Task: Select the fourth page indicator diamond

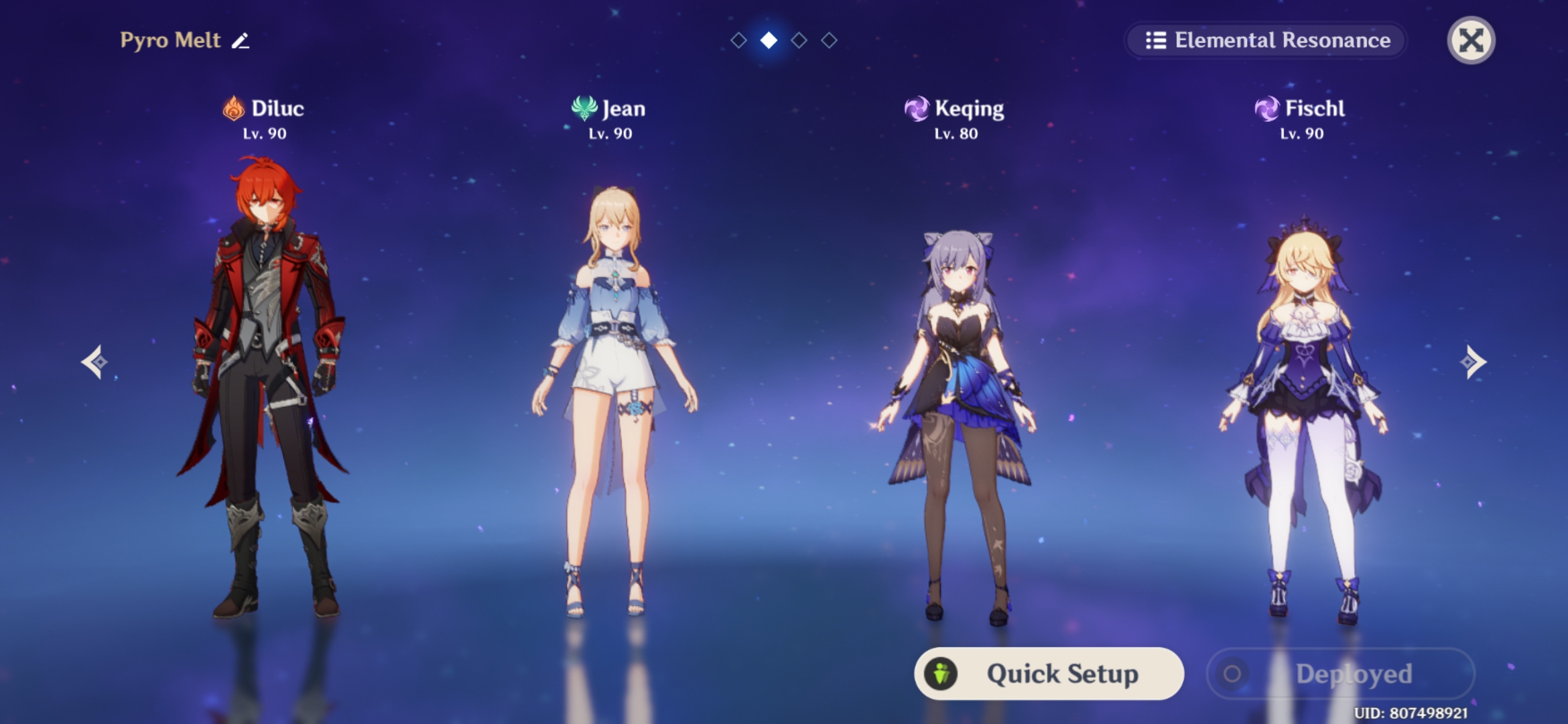Action: 830,40
